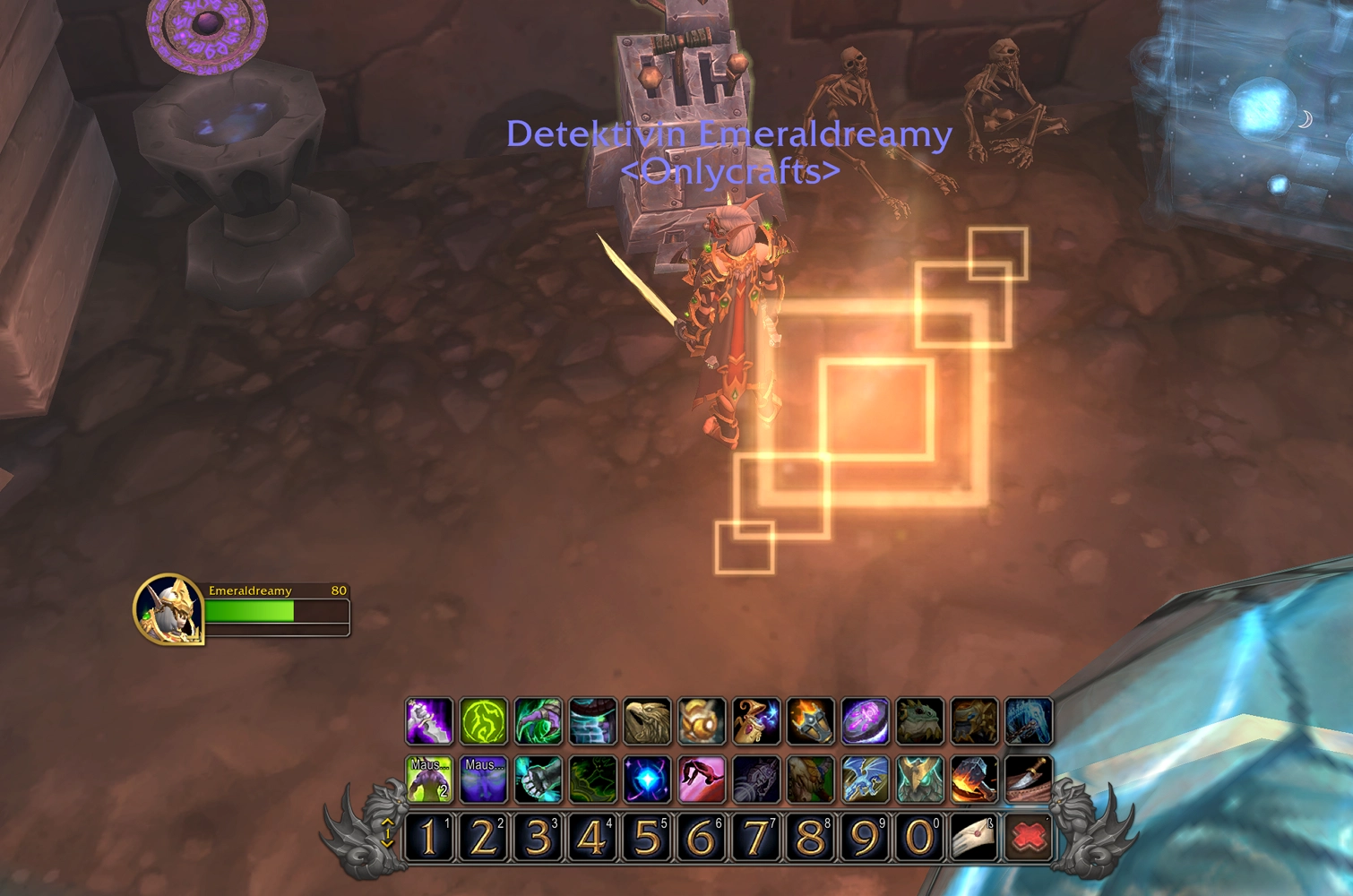
Task: Activate the blue star orb ability
Action: 647,780
